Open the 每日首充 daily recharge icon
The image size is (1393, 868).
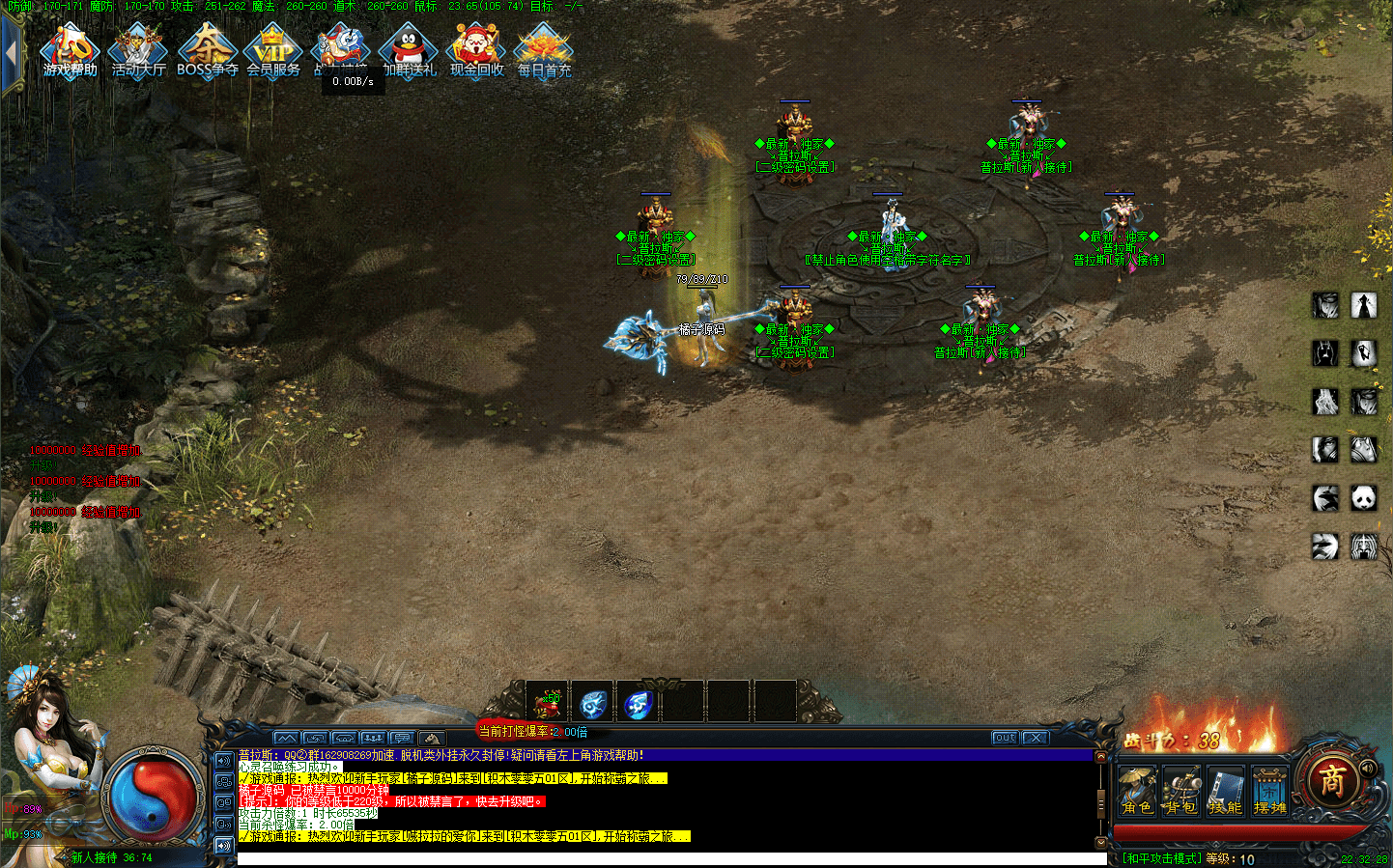pyautogui.click(x=544, y=51)
